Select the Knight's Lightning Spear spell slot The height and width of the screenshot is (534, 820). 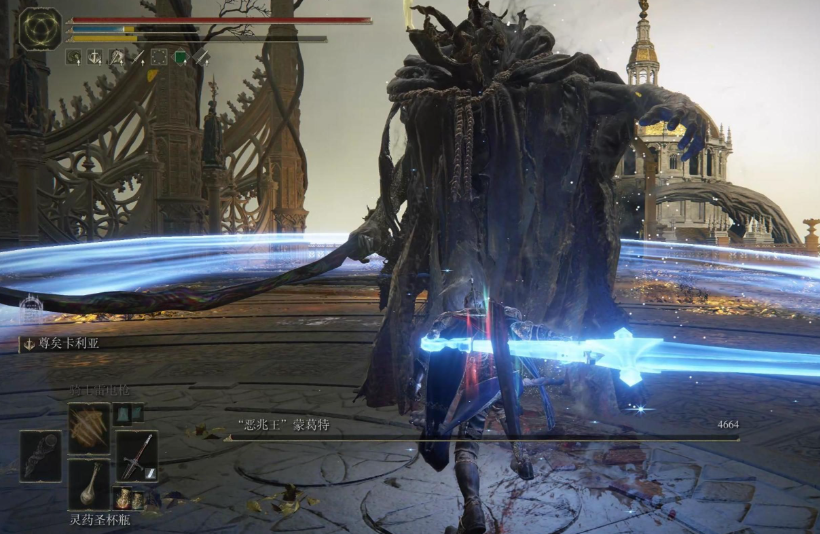[x=89, y=425]
